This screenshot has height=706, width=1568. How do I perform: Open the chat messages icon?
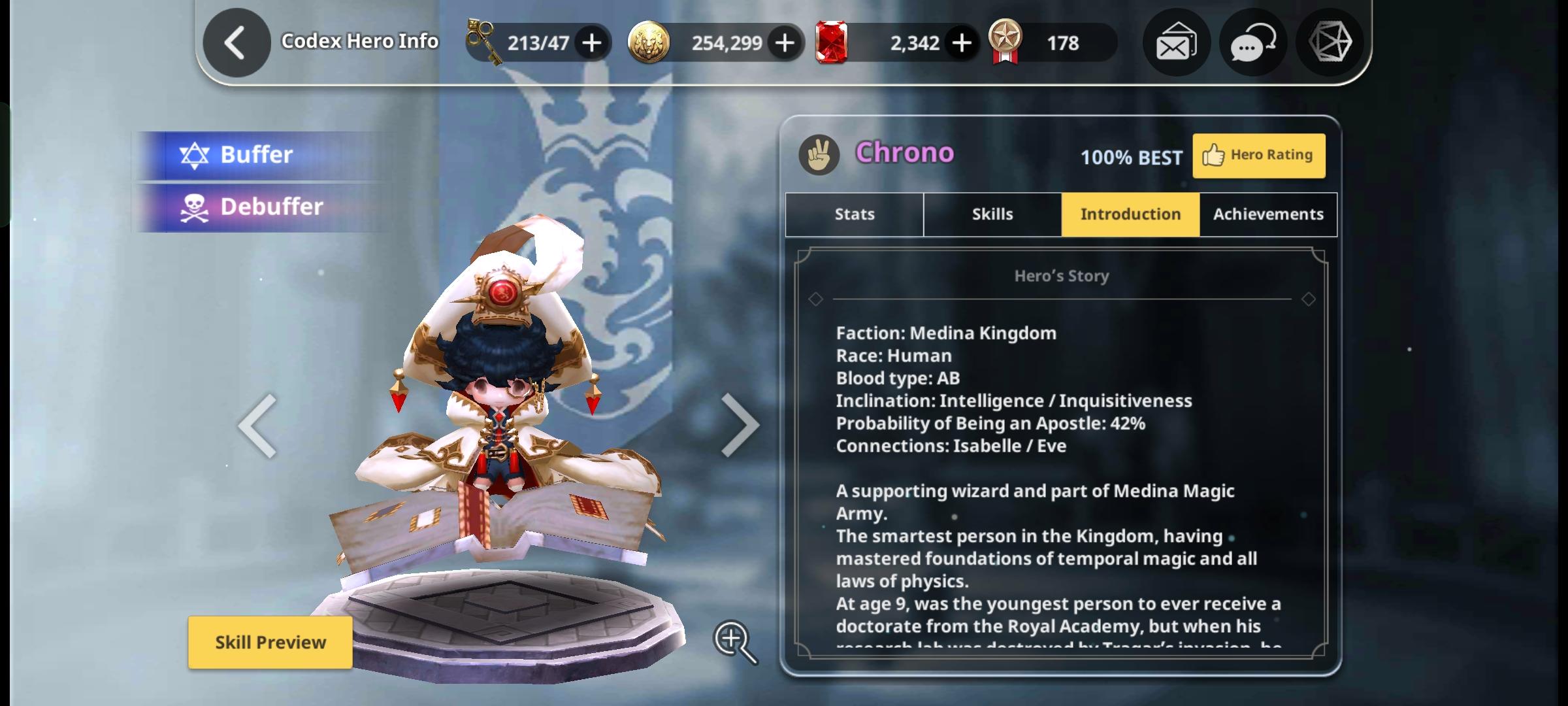1252,42
